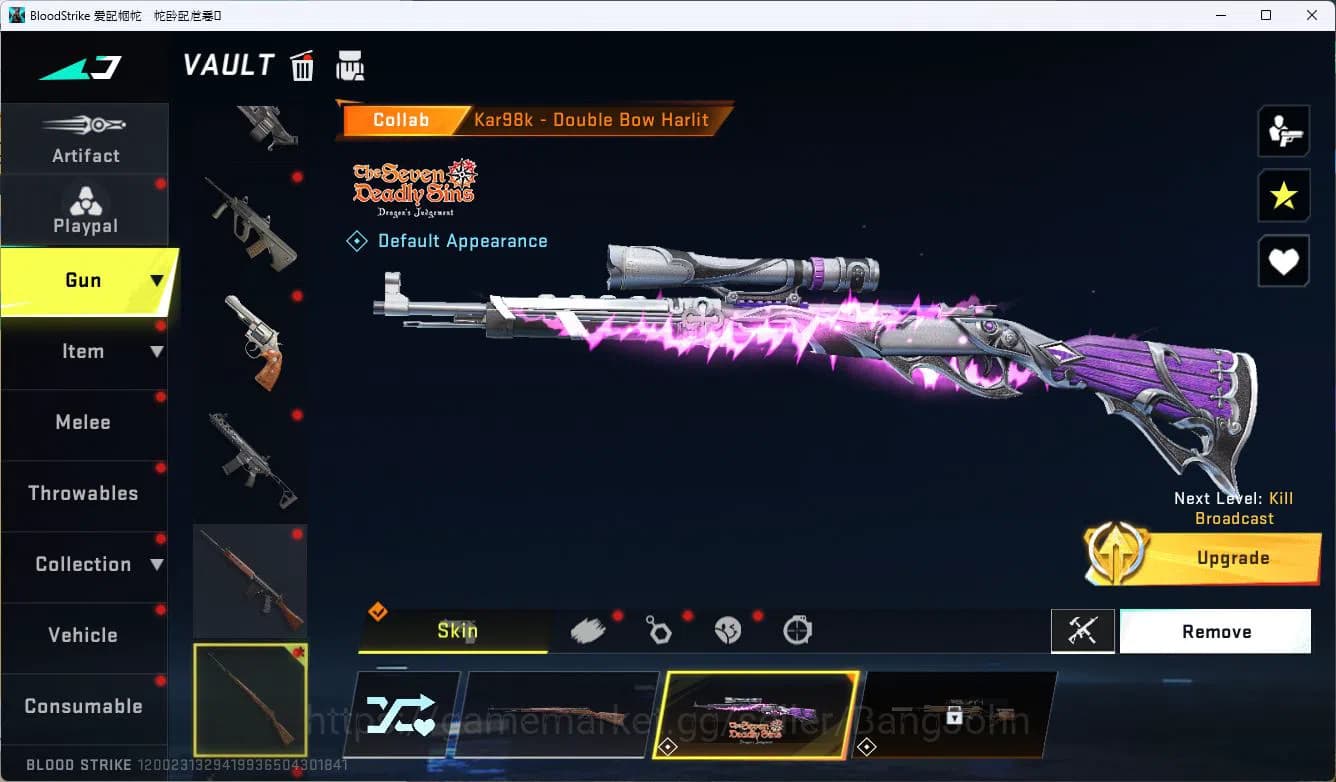Click the trash icon in the Vault header

(x=301, y=64)
